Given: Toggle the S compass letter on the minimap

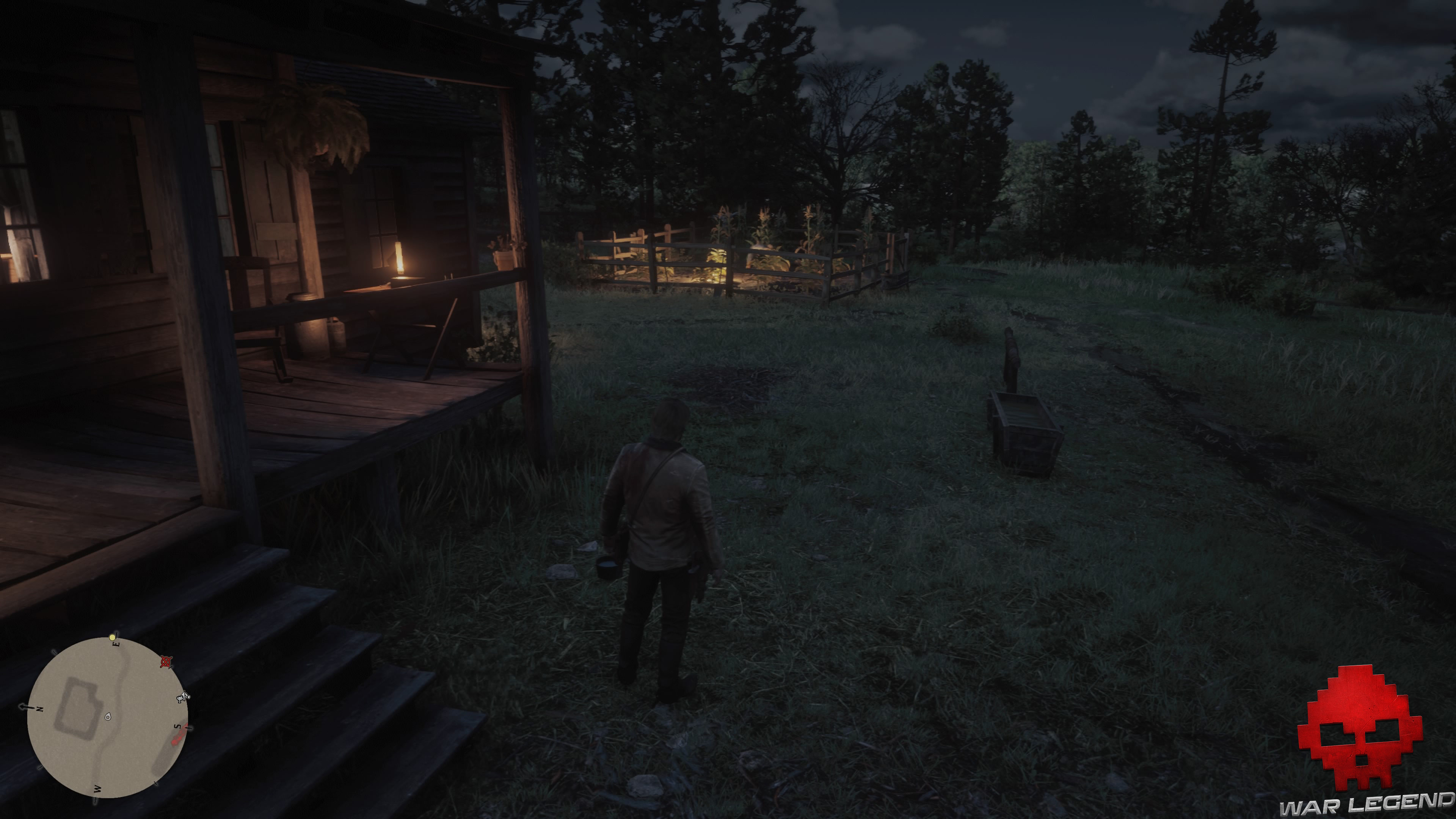Looking at the screenshot, I should click(x=177, y=726).
